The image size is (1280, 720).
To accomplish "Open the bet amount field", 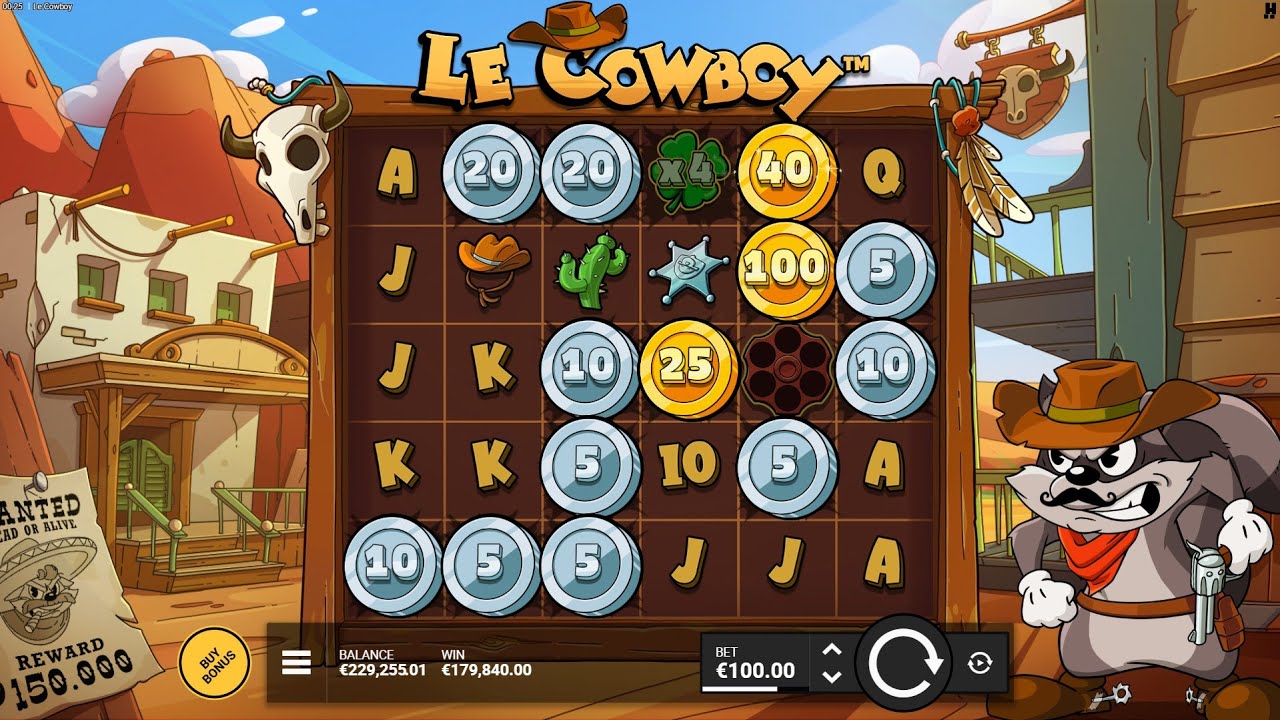I will pos(757,661).
